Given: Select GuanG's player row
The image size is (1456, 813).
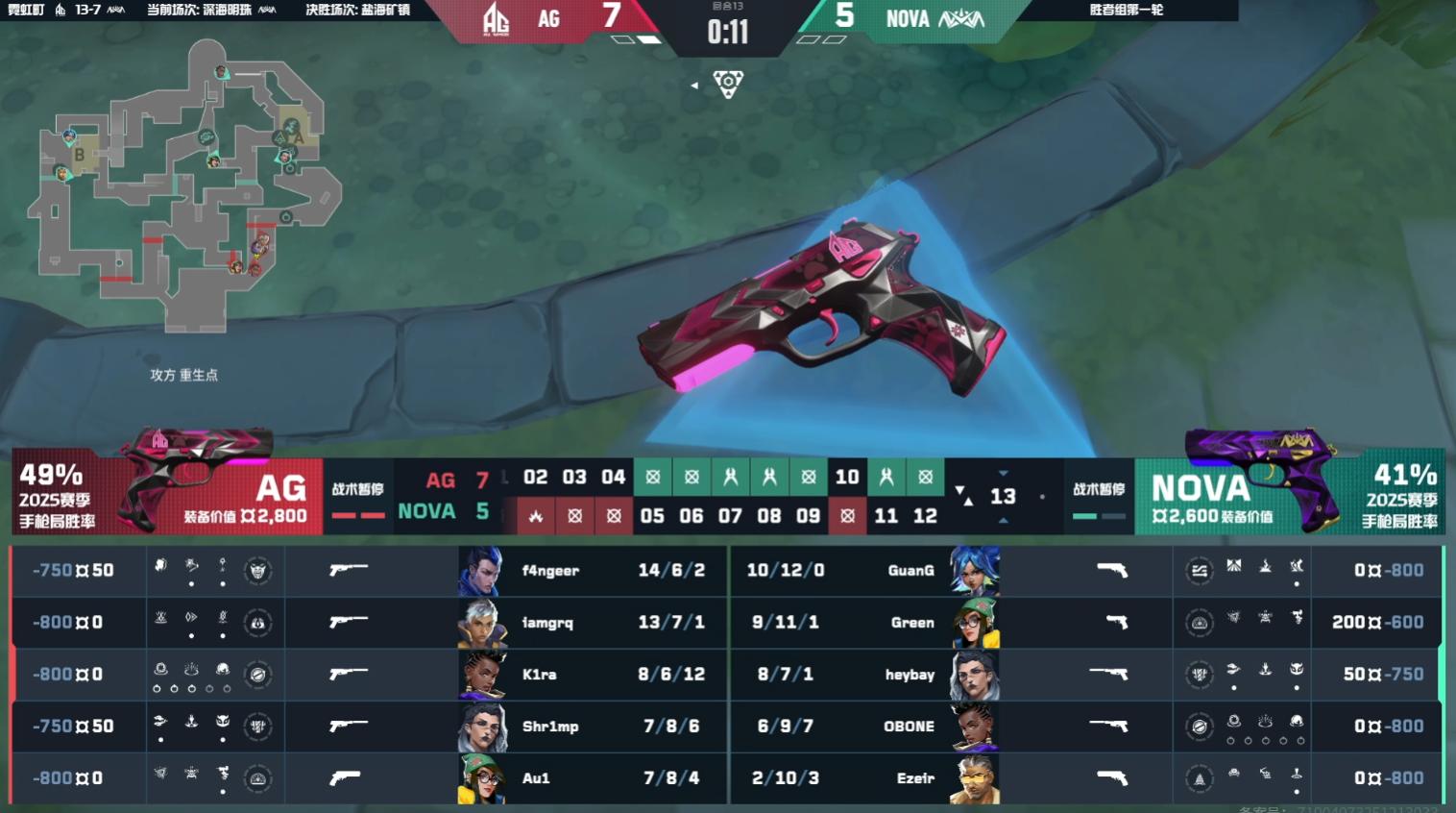Looking at the screenshot, I should pos(910,571).
